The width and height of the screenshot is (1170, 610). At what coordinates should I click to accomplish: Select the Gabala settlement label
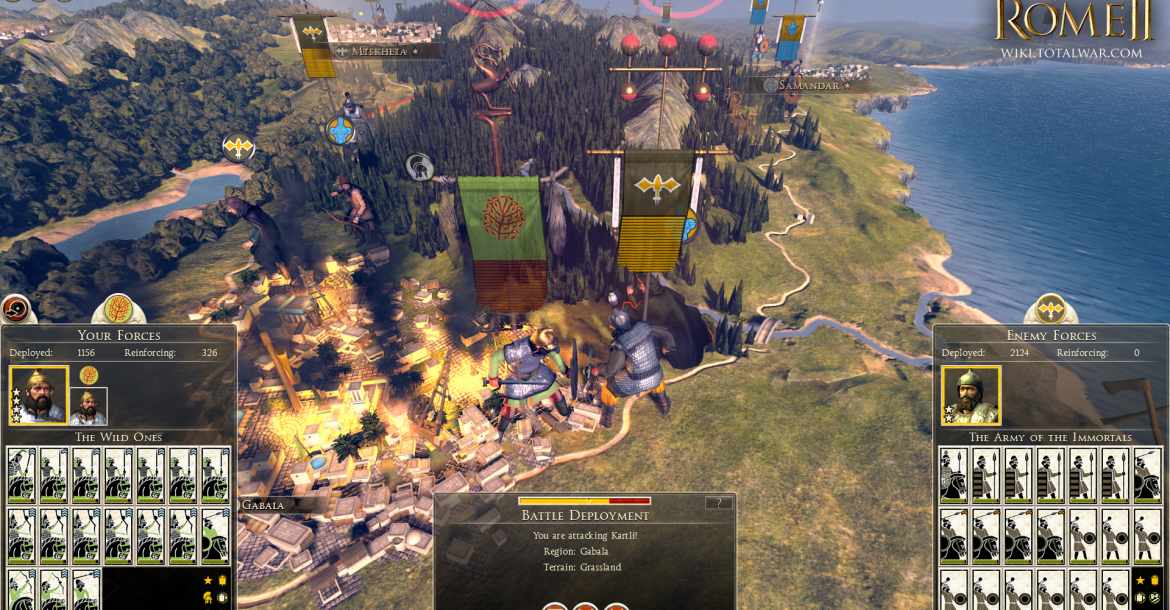click(263, 505)
